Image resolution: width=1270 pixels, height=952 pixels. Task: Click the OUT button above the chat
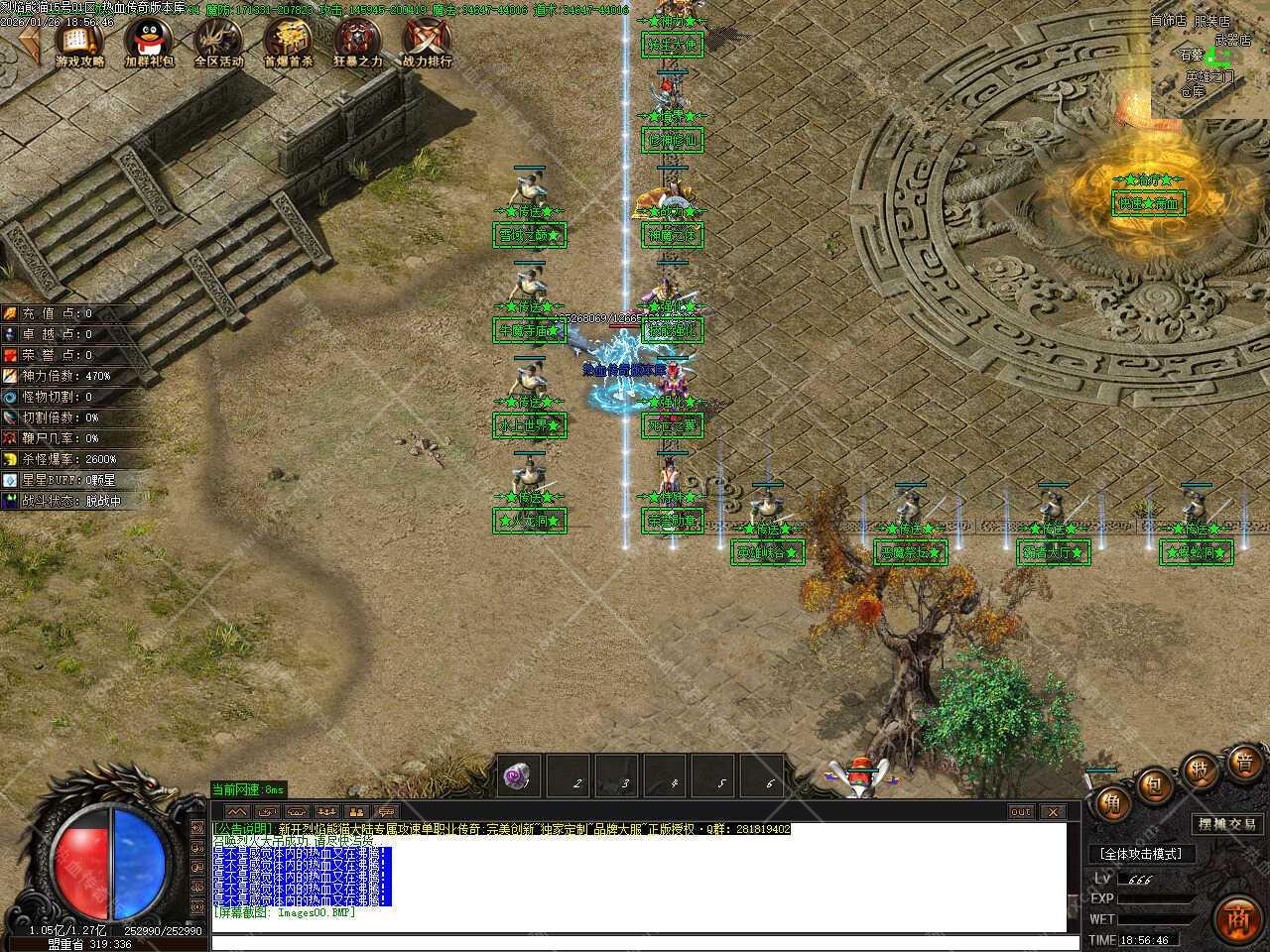[1020, 811]
